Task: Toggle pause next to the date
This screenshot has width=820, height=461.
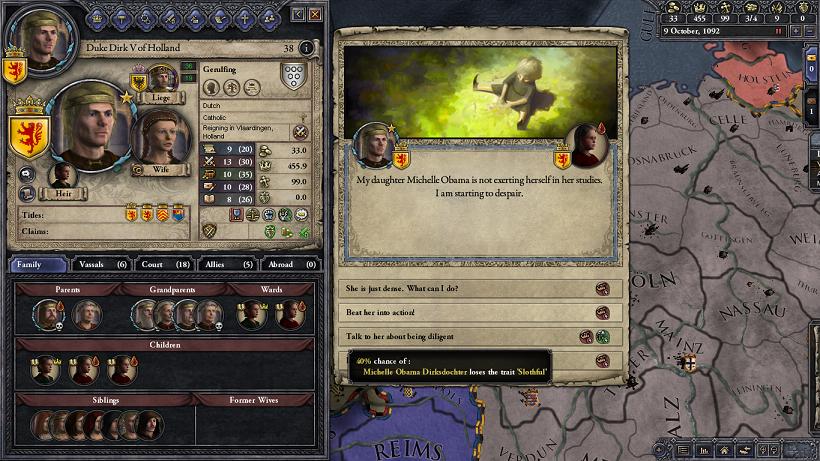Action: [x=779, y=31]
